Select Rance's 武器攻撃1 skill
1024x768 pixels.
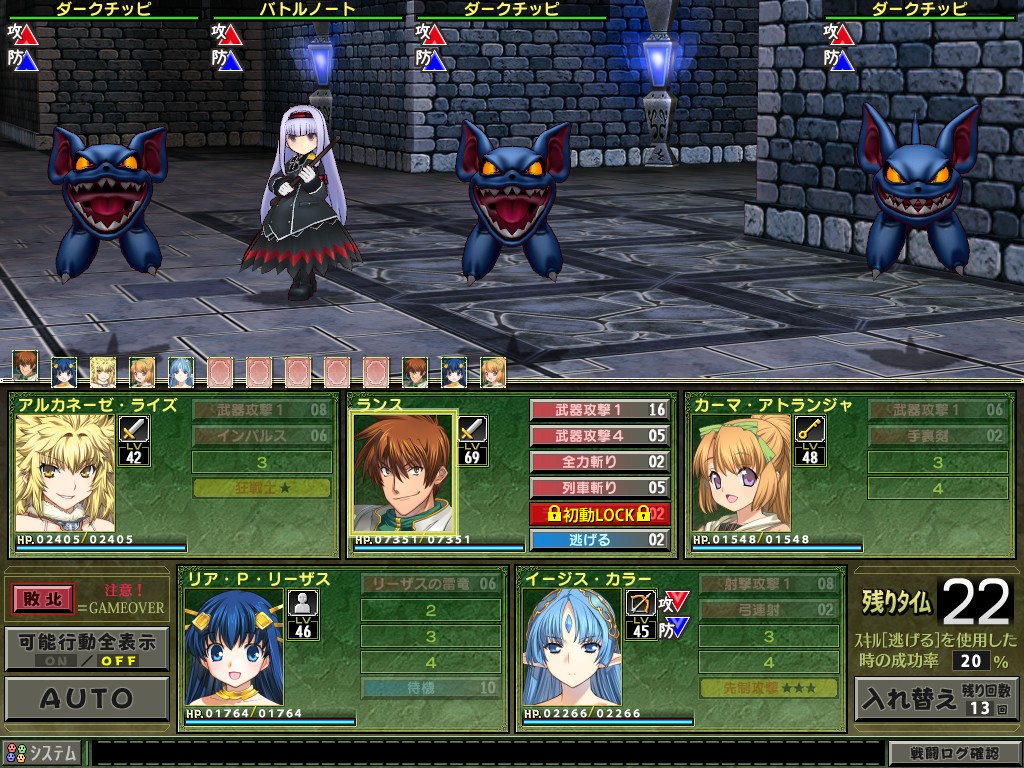click(x=599, y=410)
